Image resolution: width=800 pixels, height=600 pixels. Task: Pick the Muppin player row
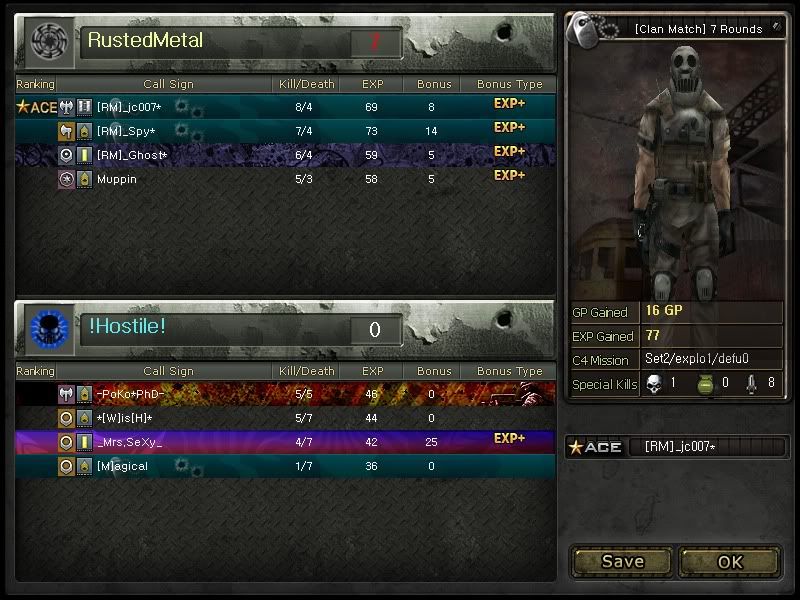(286, 179)
